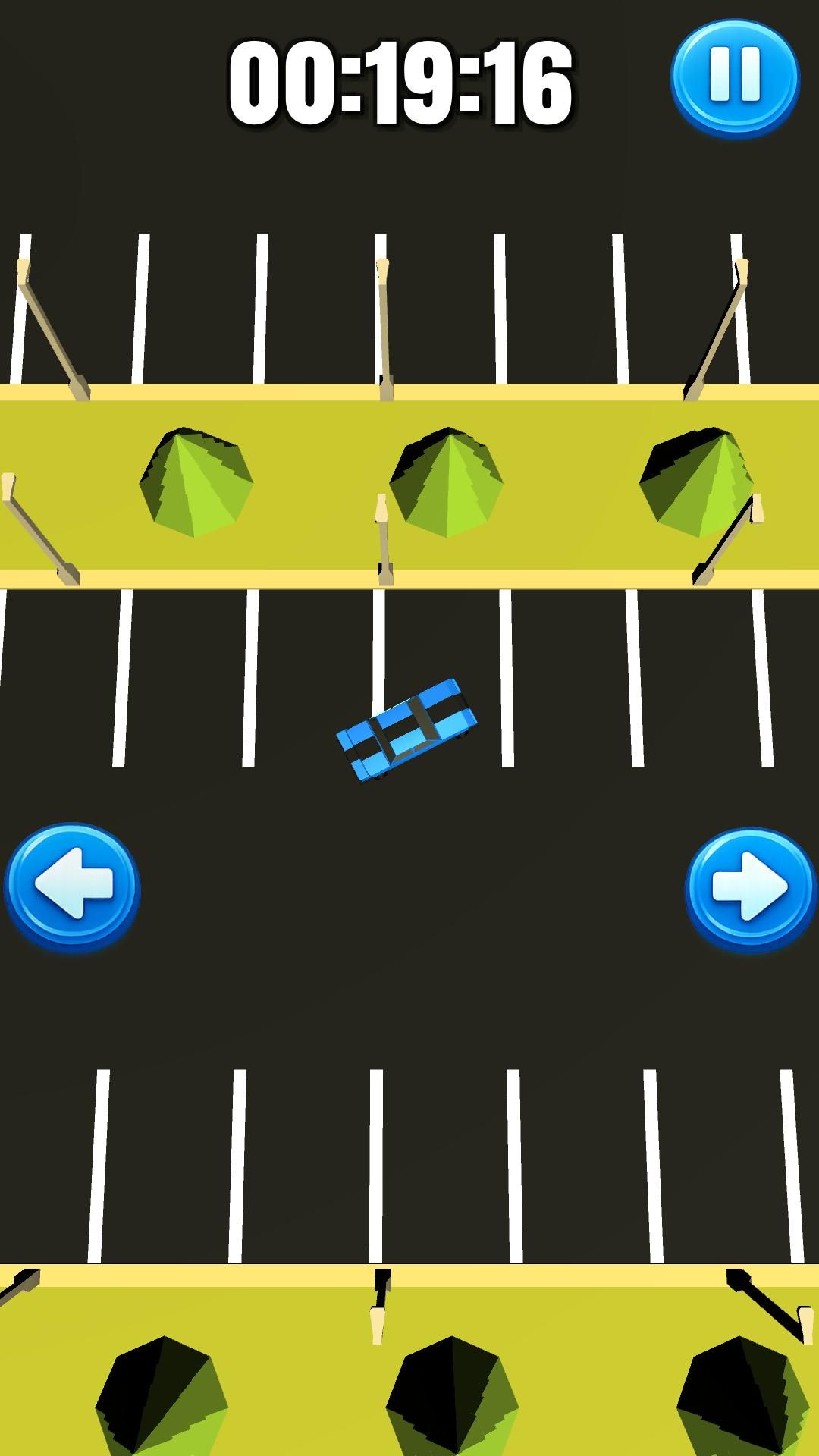Screen dimensions: 819x1456
Task: Tap the right arrow steering button
Action: click(x=750, y=887)
